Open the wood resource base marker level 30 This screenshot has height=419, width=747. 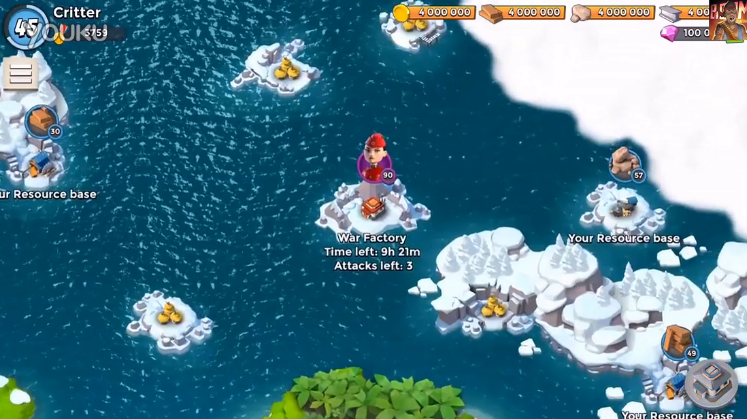[x=42, y=122]
